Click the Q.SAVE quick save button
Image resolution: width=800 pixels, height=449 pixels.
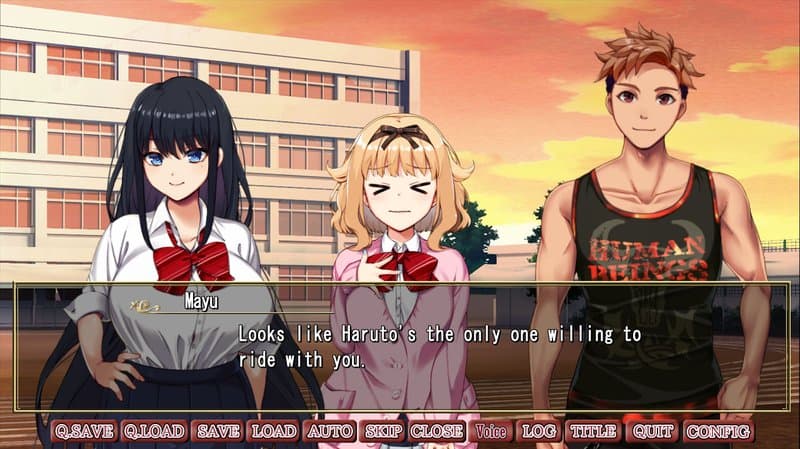point(84,432)
